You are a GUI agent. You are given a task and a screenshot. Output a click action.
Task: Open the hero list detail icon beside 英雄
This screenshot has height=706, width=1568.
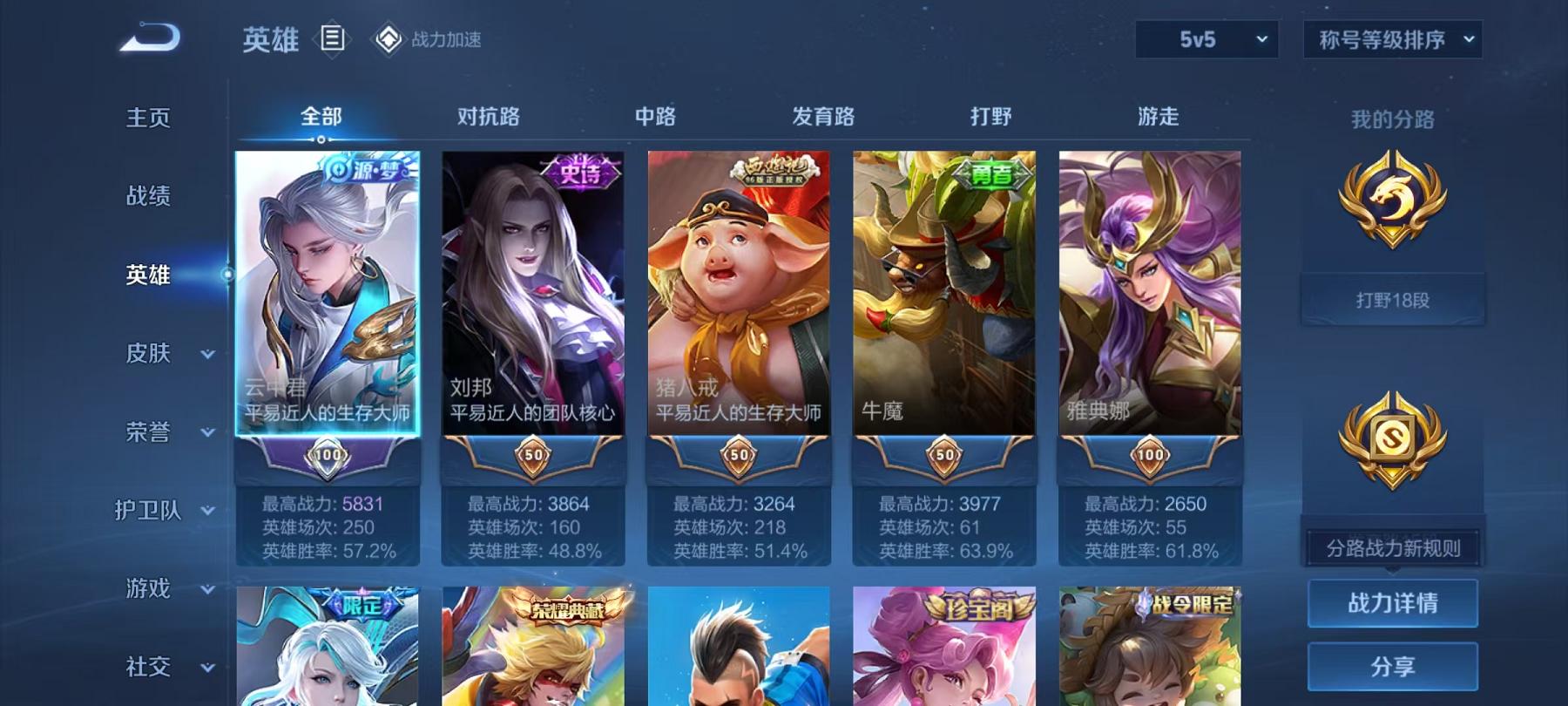[x=330, y=38]
